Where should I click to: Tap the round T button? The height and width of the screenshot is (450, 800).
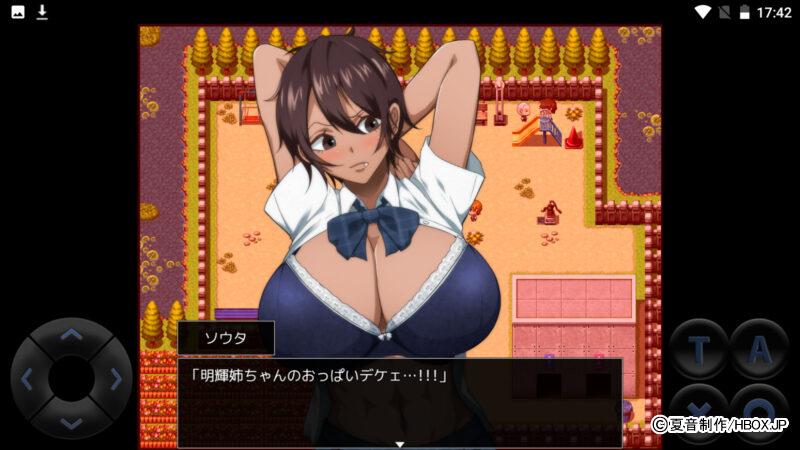(x=698, y=349)
